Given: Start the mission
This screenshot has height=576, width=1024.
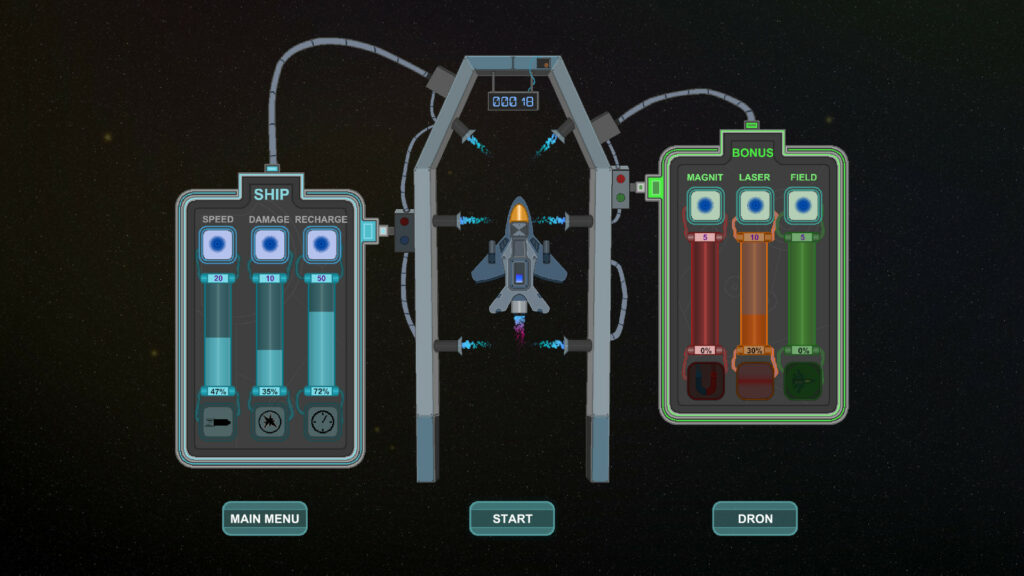Looking at the screenshot, I should point(512,518).
